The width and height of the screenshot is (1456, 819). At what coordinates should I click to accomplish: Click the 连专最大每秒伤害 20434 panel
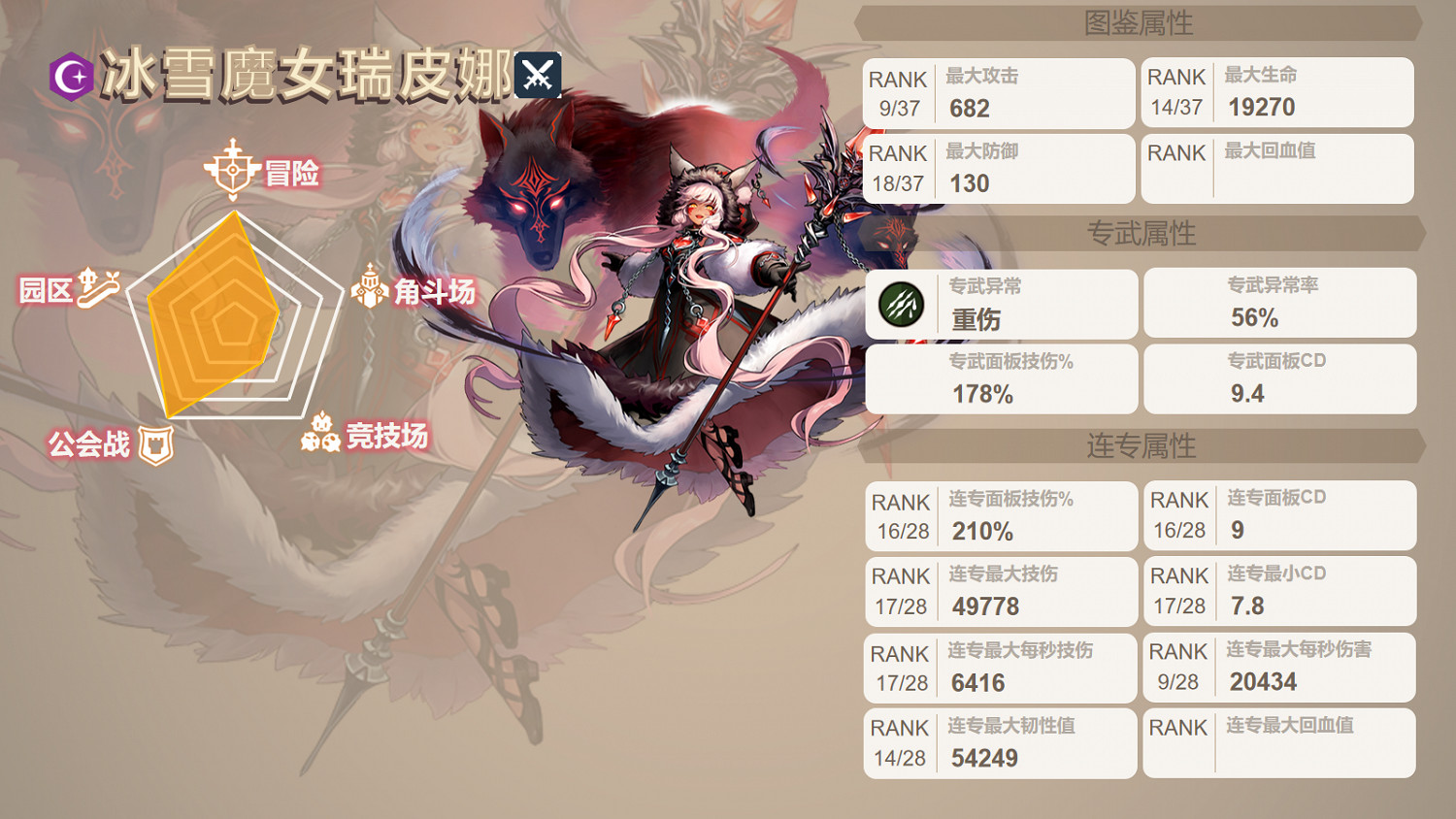click(1279, 668)
